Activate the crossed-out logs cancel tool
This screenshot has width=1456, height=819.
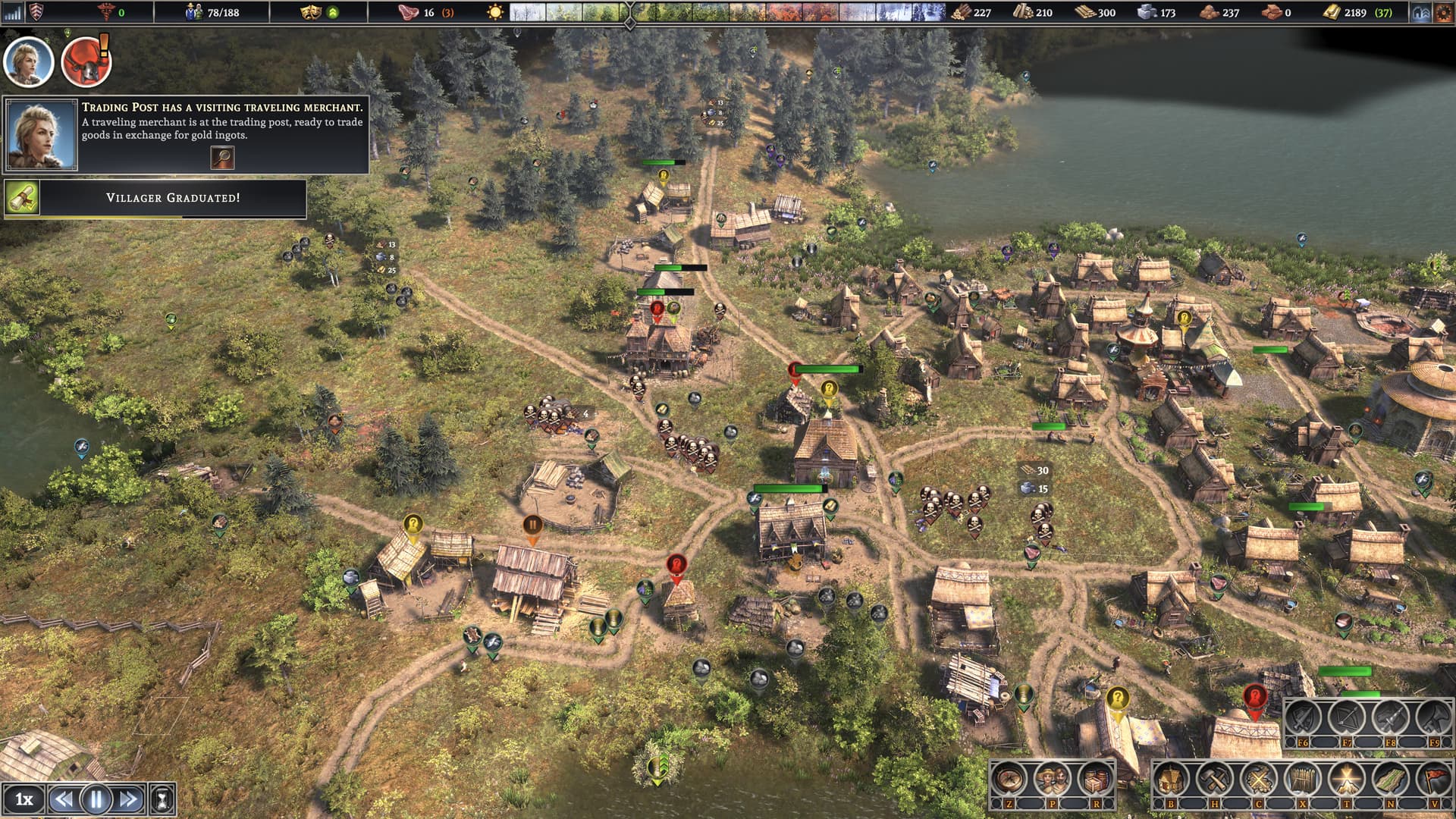tap(1258, 779)
